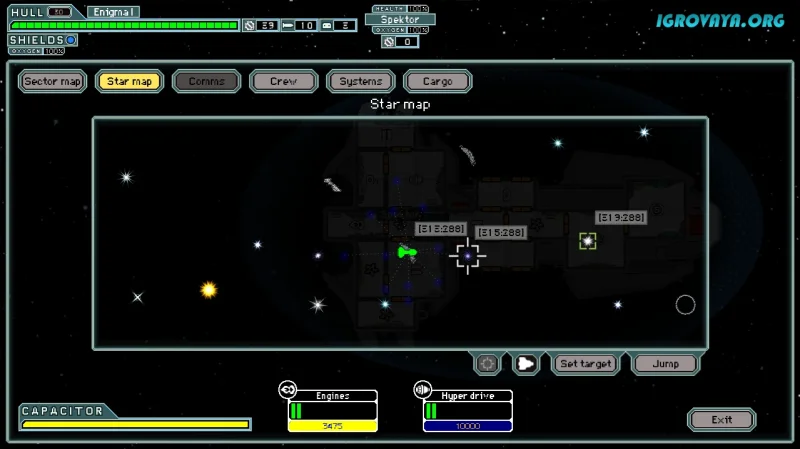Select the Engines power panel
800x449 pixels.
[332, 411]
